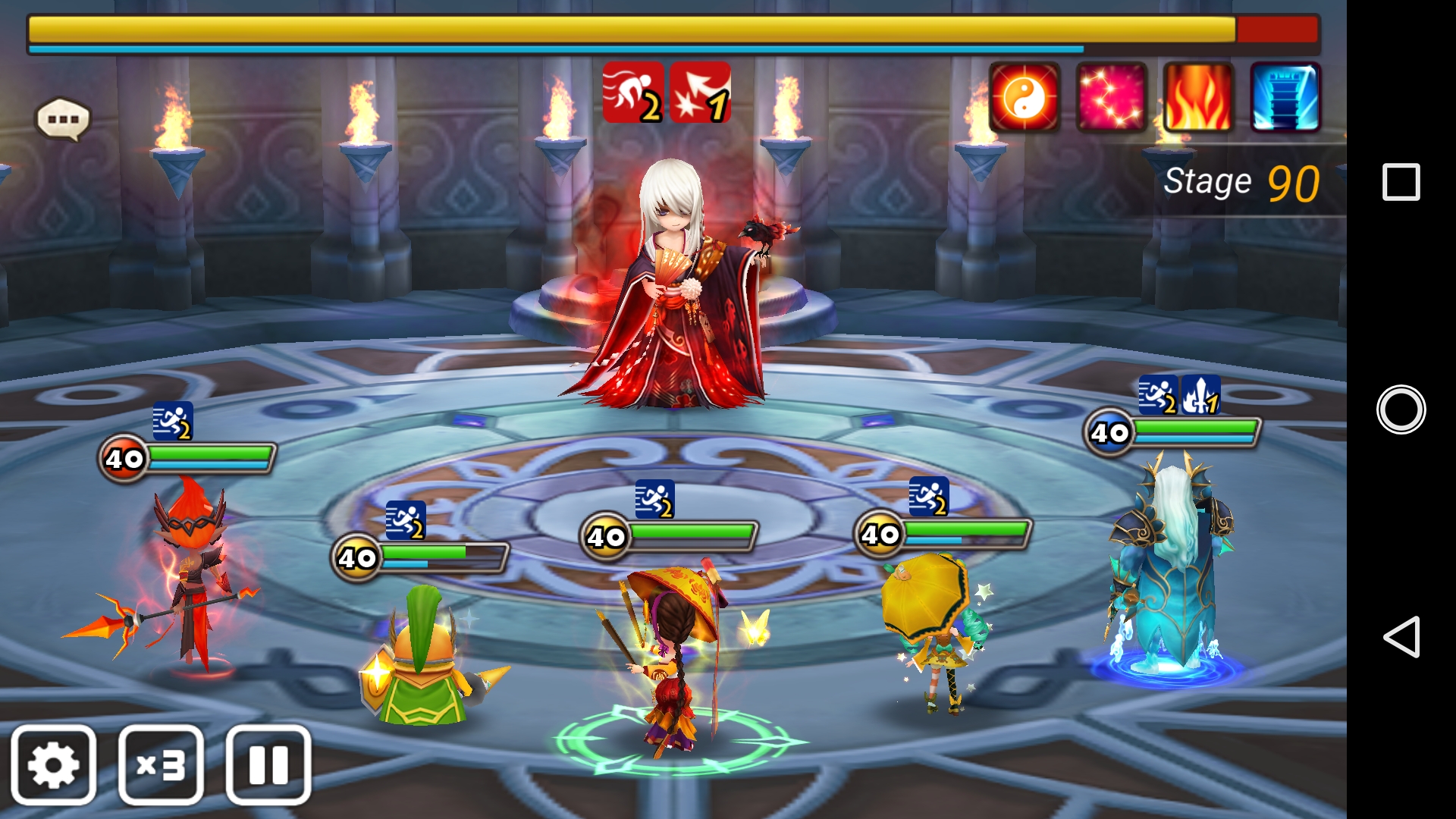Tap the Android back button

[1401, 636]
